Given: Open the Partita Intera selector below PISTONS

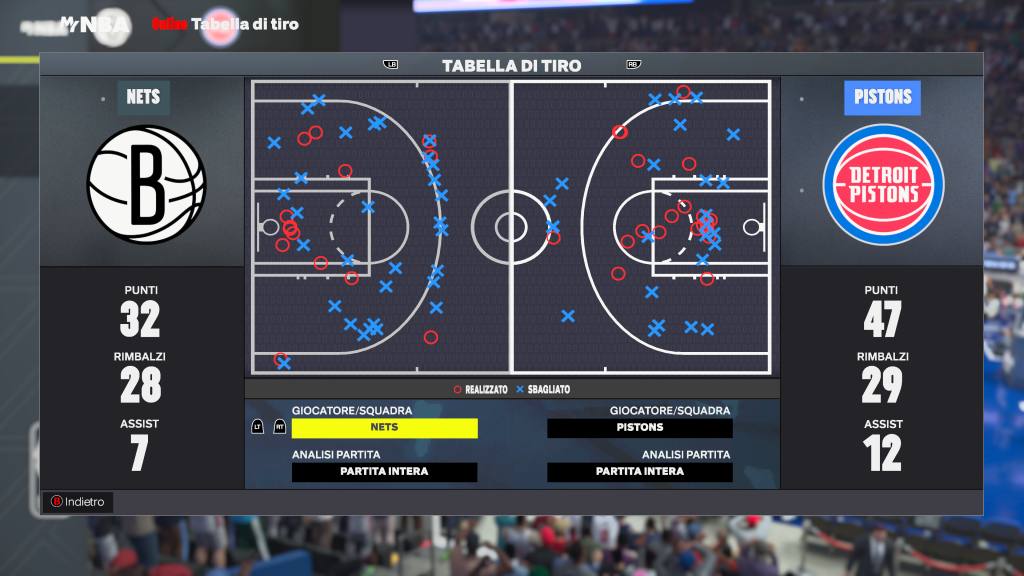Looking at the screenshot, I should click(640, 472).
